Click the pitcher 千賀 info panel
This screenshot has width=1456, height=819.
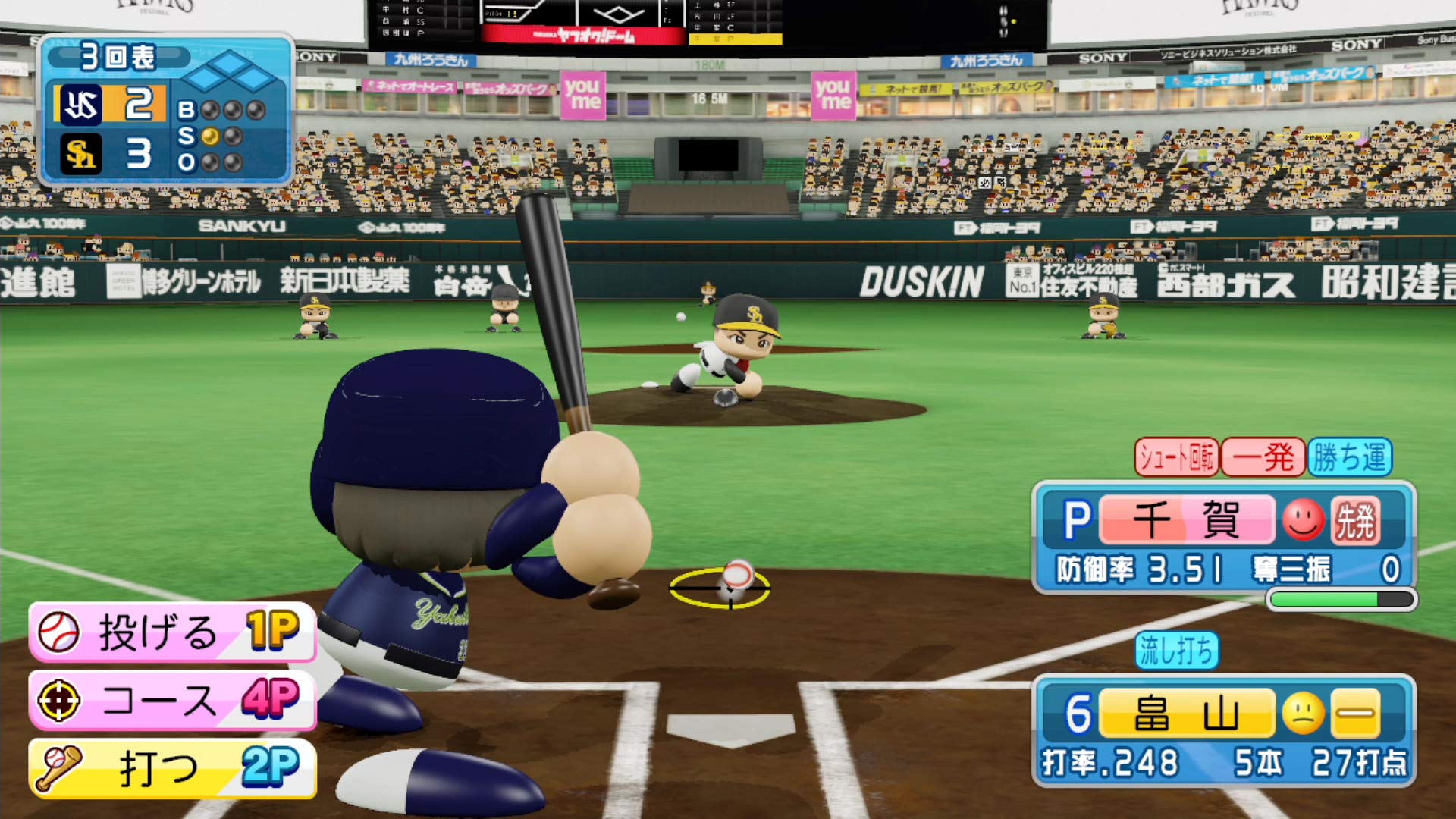[x=1223, y=537]
